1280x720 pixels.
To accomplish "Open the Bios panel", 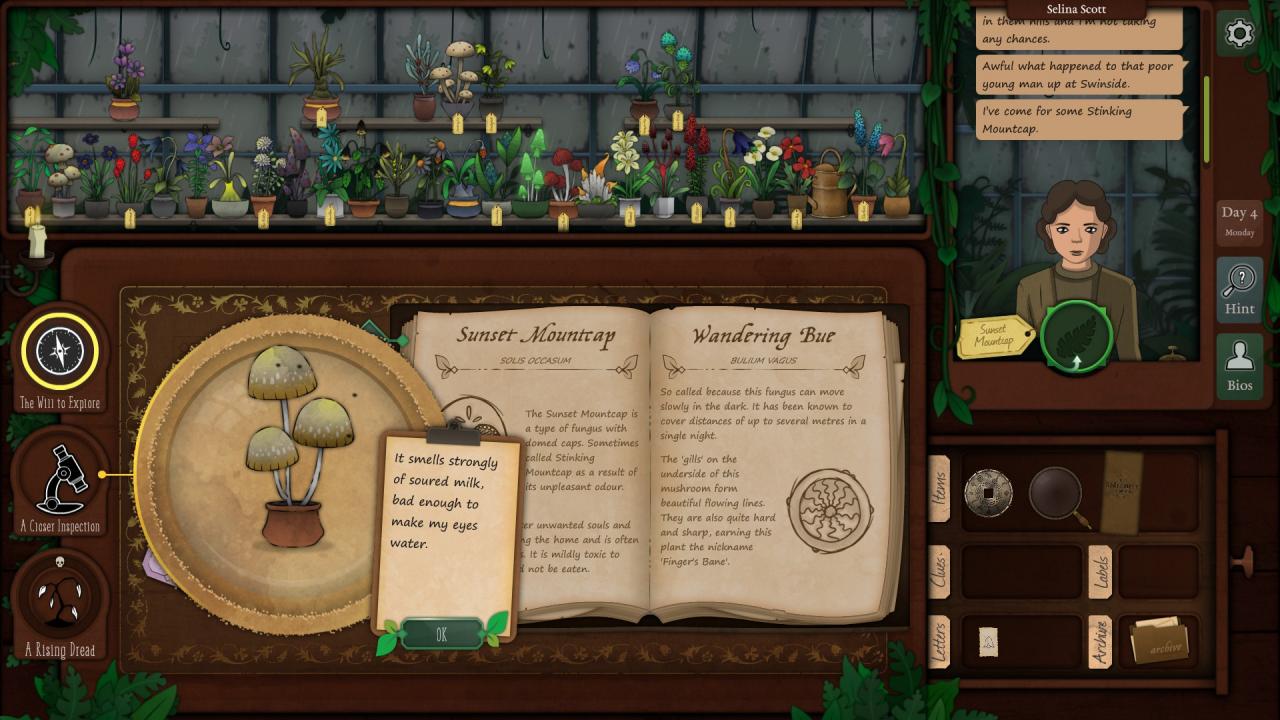I will 1239,367.
